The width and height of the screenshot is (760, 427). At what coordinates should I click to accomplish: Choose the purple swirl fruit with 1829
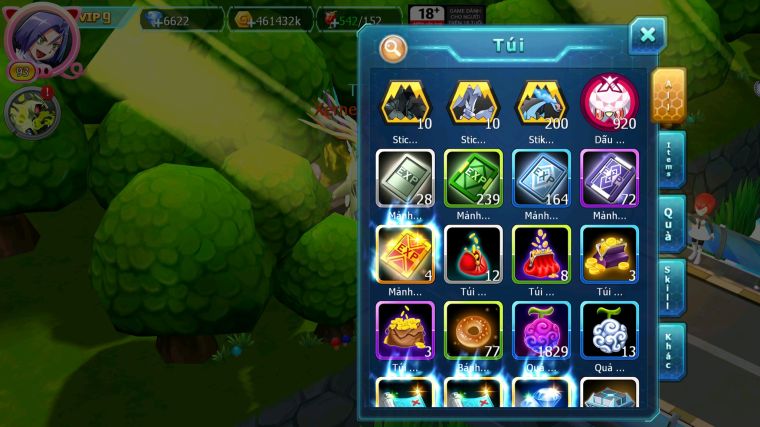tap(541, 330)
